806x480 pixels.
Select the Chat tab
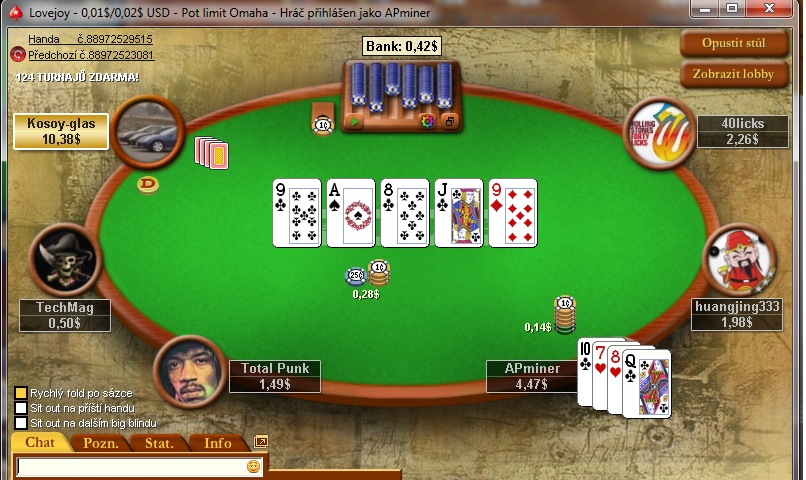coord(40,443)
